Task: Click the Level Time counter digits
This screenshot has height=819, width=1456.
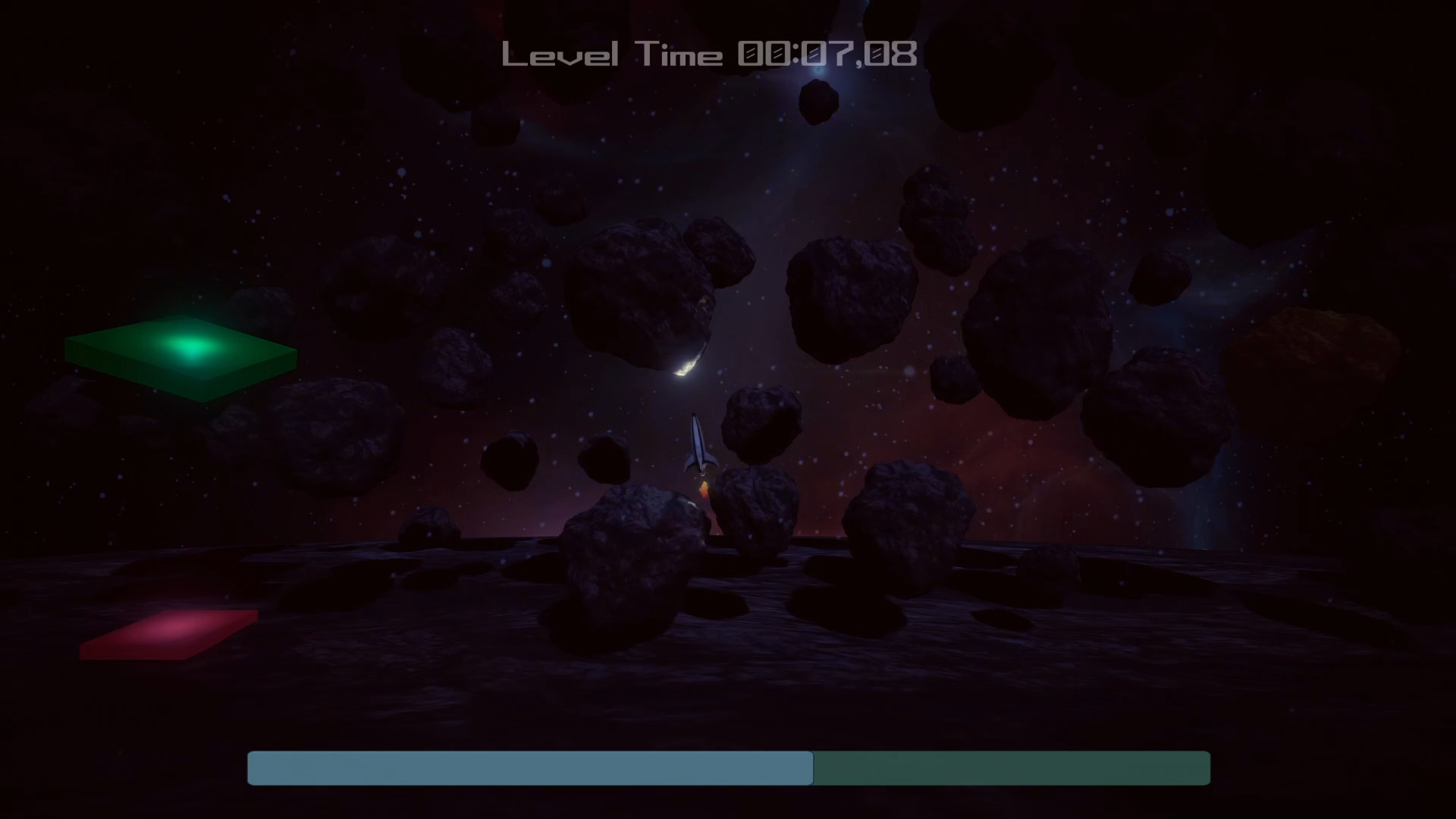Action: [827, 53]
